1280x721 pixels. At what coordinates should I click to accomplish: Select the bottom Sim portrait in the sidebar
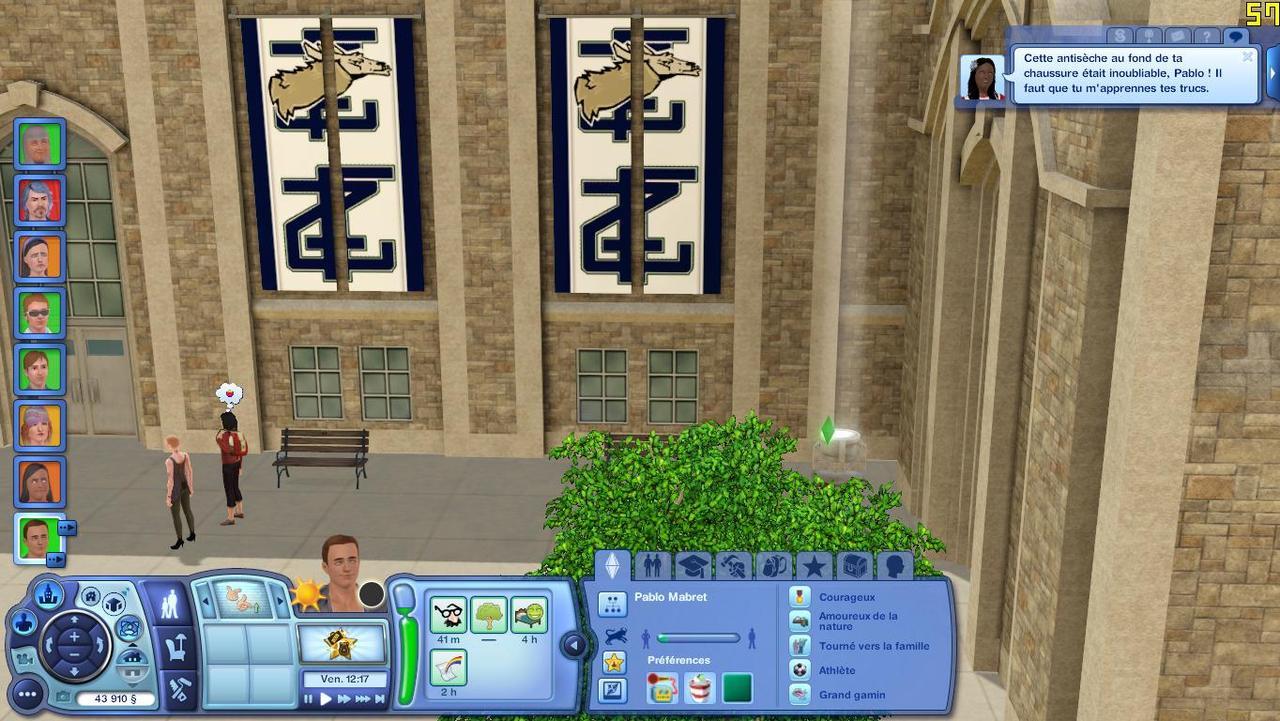[x=39, y=538]
